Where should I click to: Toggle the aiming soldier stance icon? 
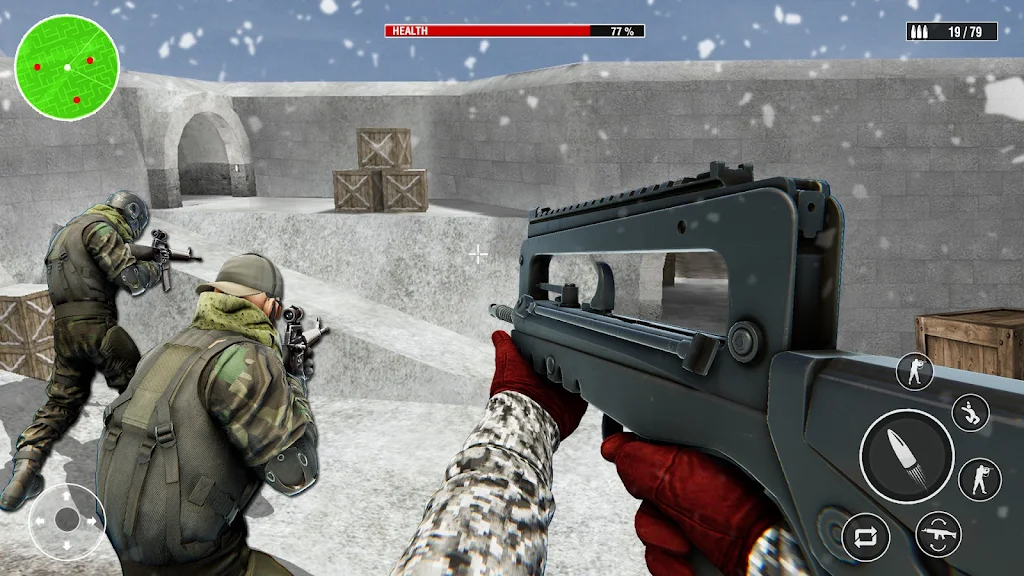(x=980, y=478)
